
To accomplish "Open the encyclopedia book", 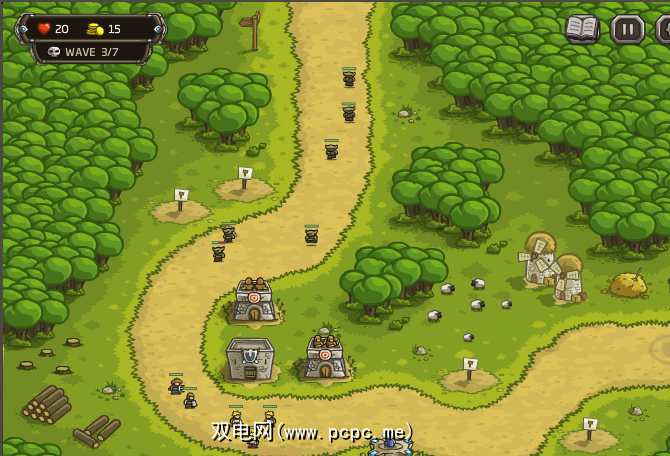I will tap(582, 28).
